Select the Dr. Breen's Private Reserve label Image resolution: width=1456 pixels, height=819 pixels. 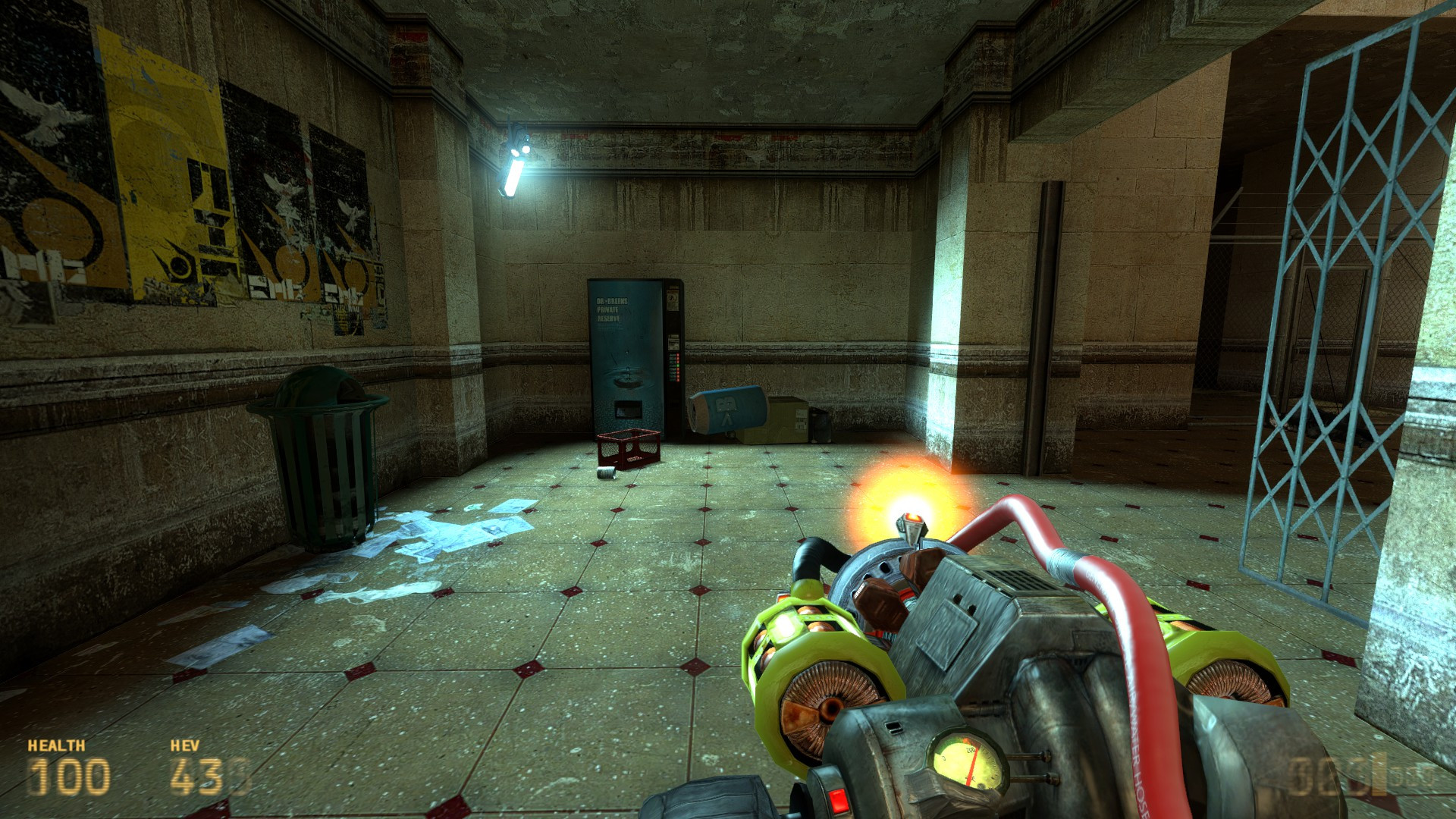tap(607, 309)
